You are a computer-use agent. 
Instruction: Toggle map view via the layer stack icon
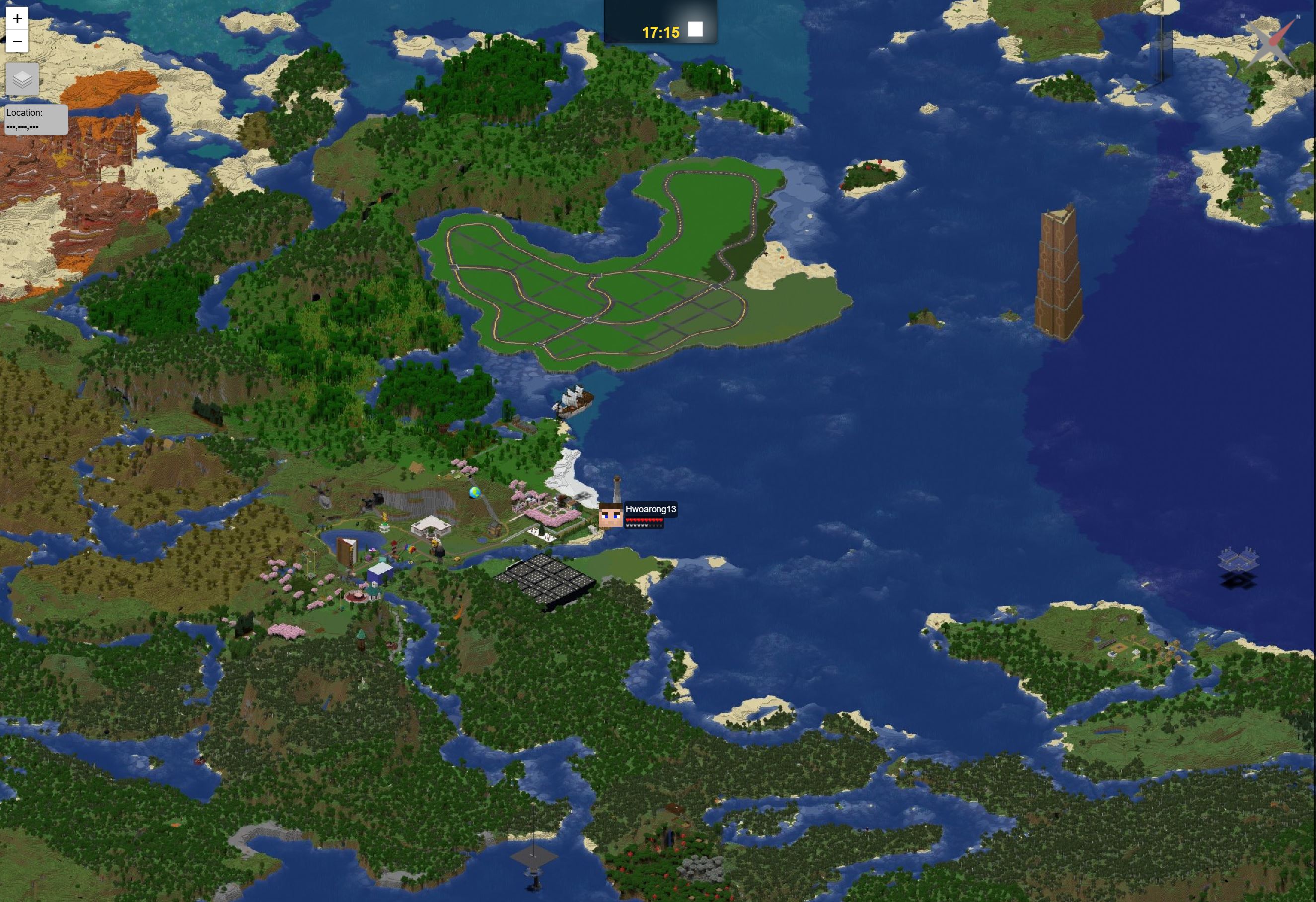(x=22, y=79)
